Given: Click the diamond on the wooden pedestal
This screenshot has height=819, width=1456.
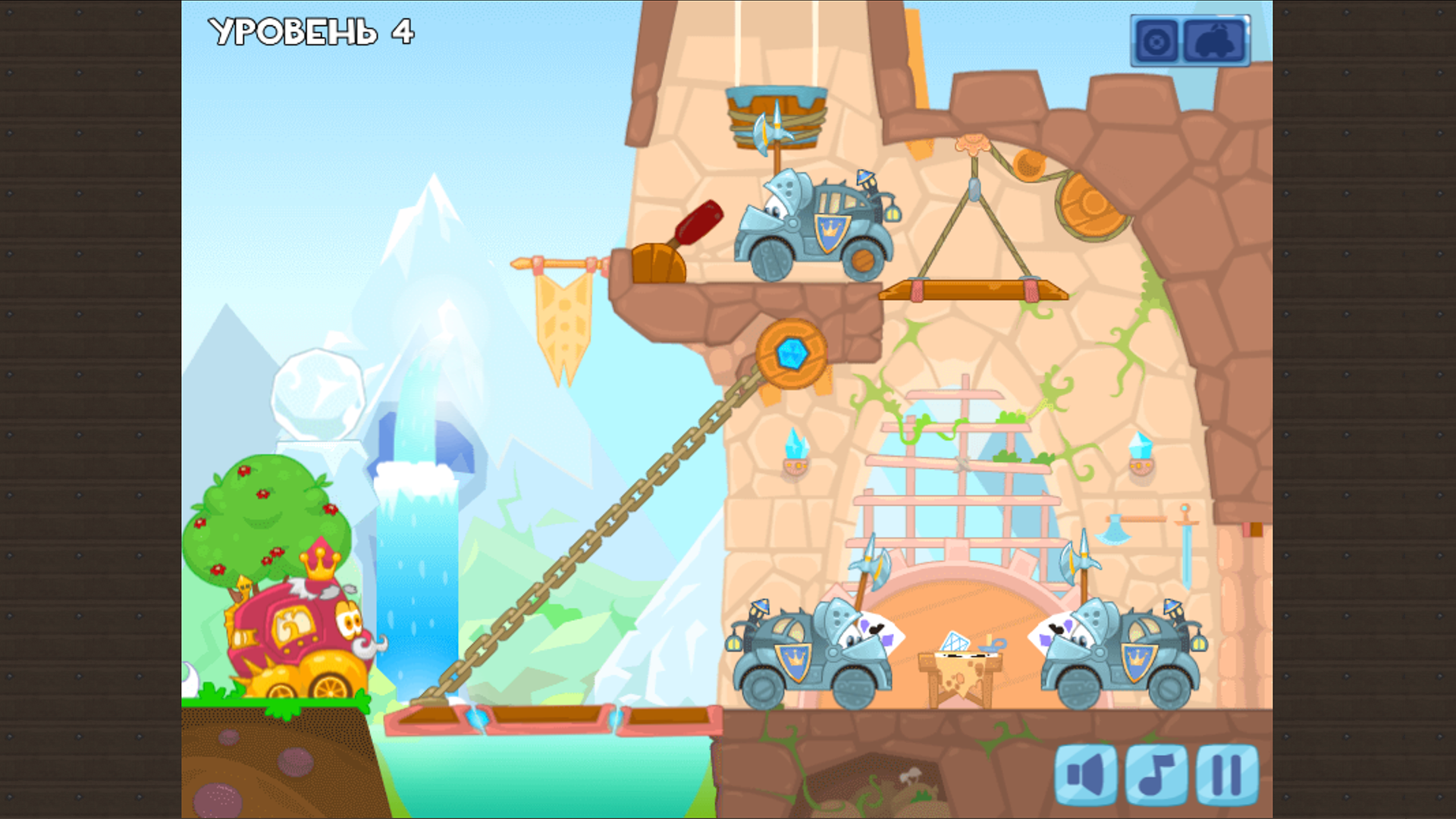Looking at the screenshot, I should tap(955, 641).
